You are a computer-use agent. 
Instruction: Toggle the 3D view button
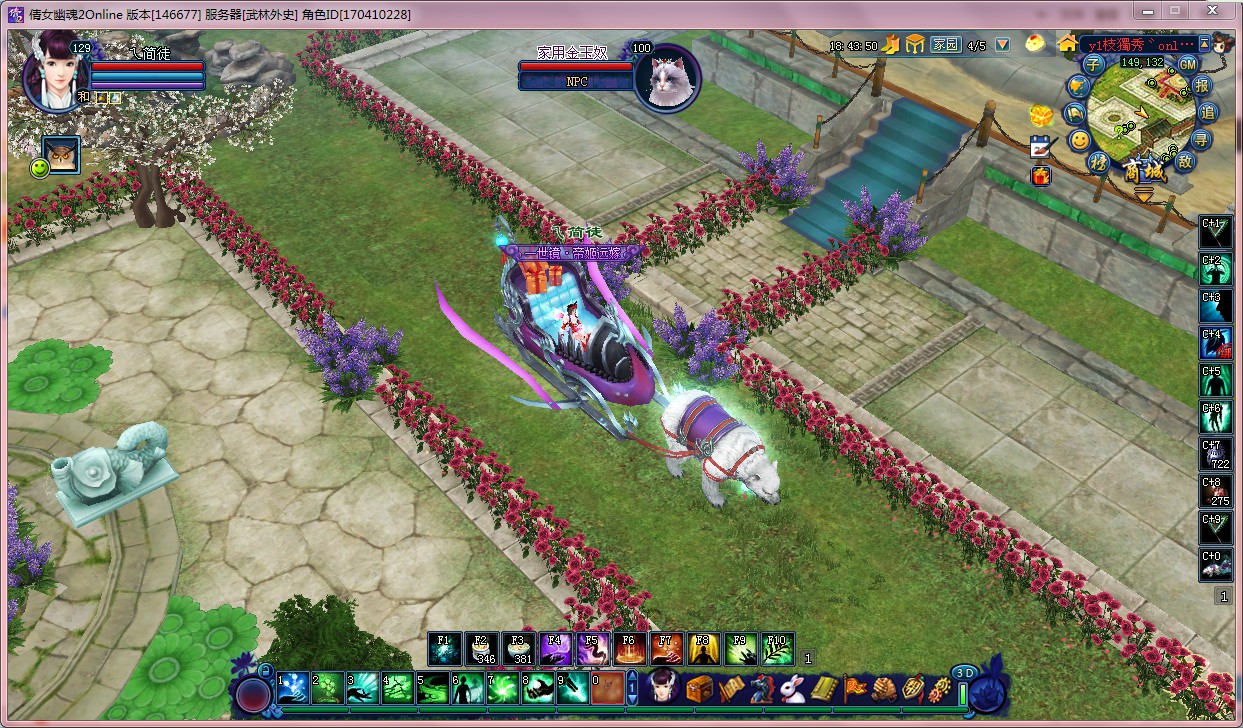point(963,673)
